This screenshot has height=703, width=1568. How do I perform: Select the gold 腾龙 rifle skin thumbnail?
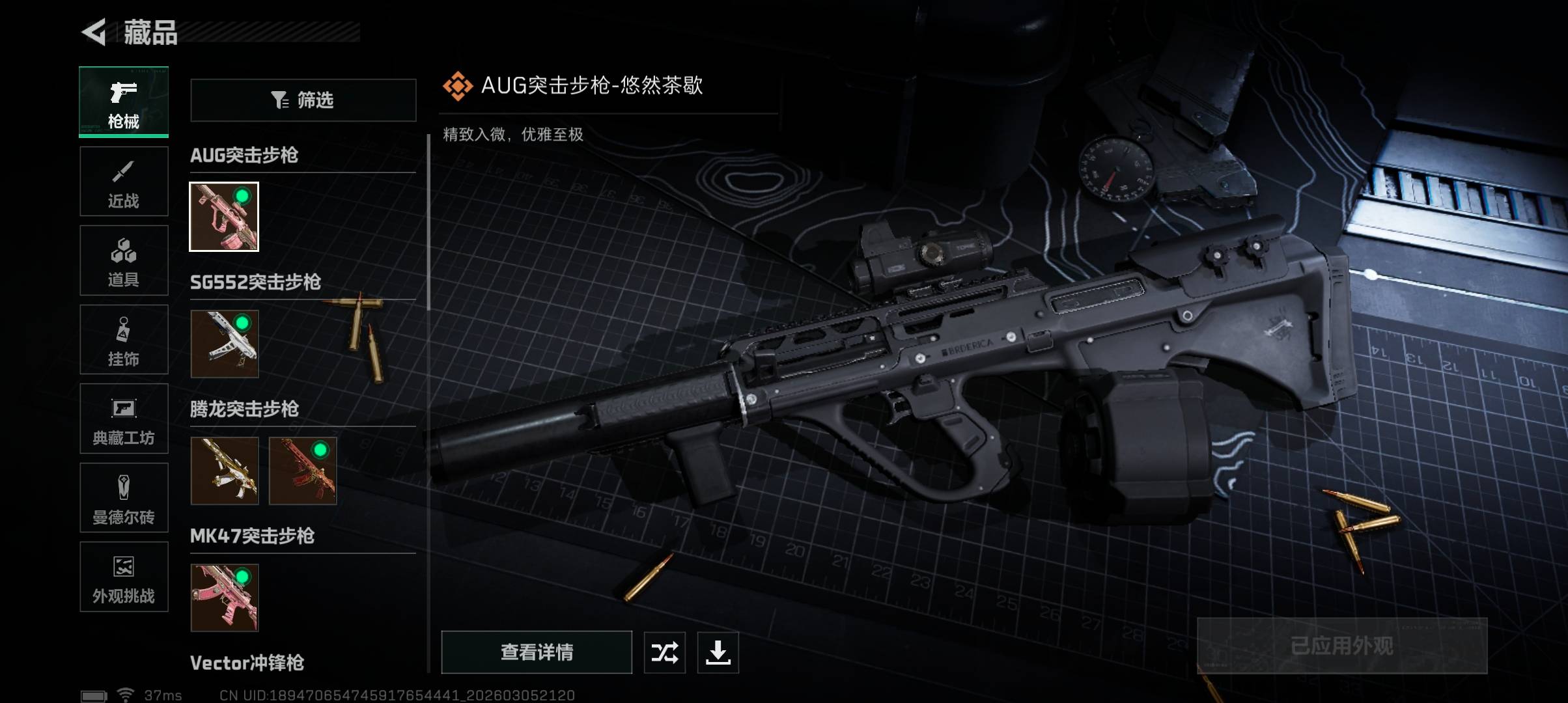(x=224, y=471)
